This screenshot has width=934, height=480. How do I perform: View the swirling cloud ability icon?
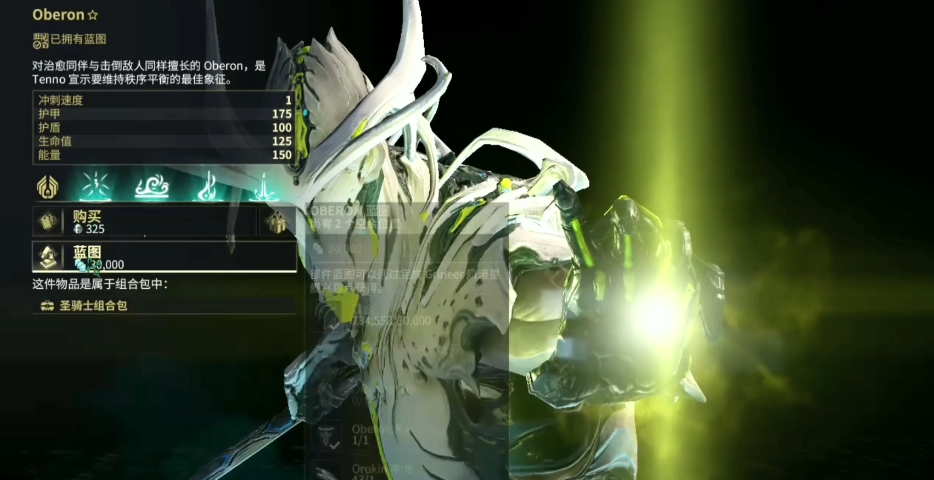[152, 186]
